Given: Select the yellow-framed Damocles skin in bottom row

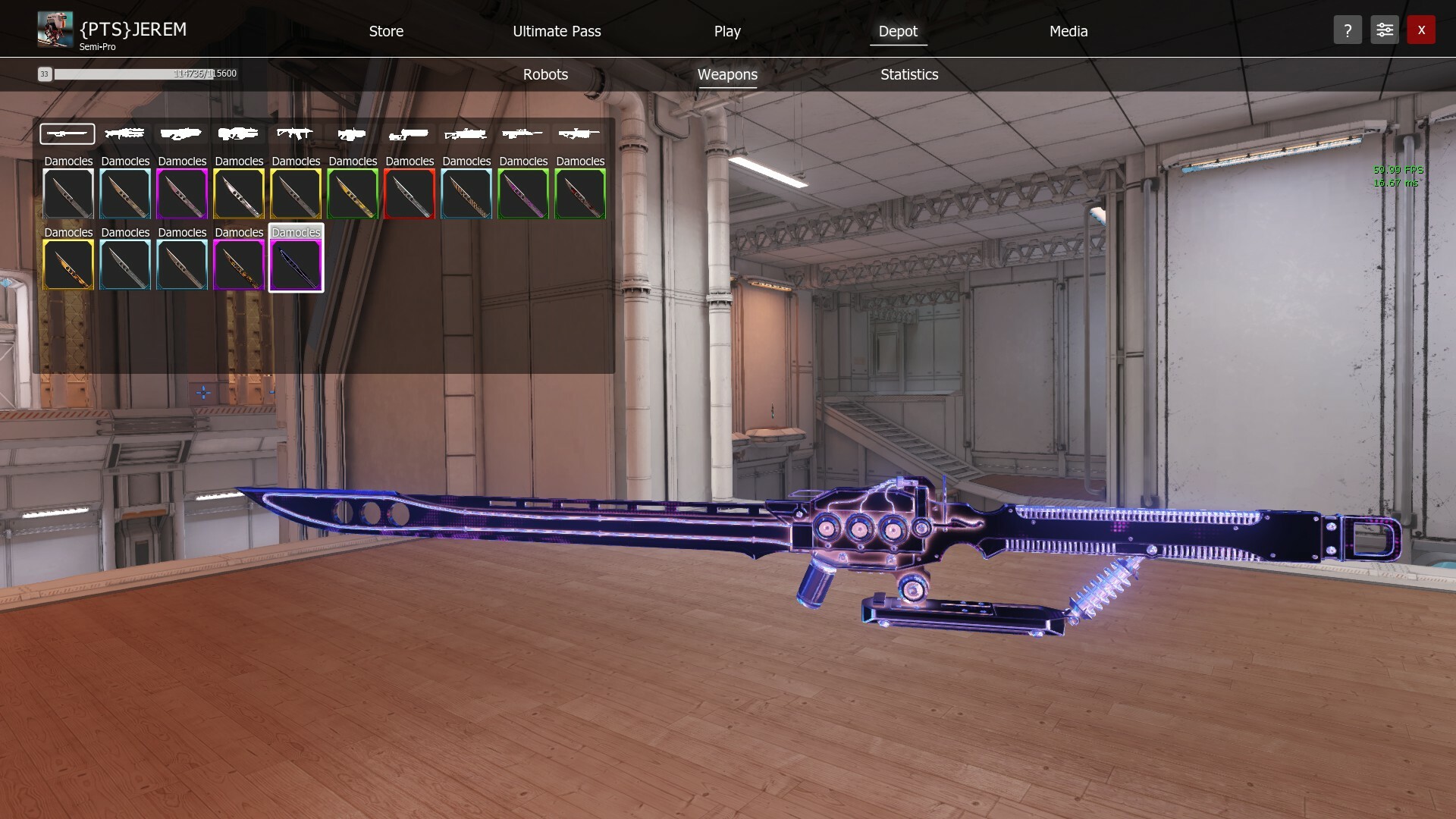Looking at the screenshot, I should [x=67, y=265].
